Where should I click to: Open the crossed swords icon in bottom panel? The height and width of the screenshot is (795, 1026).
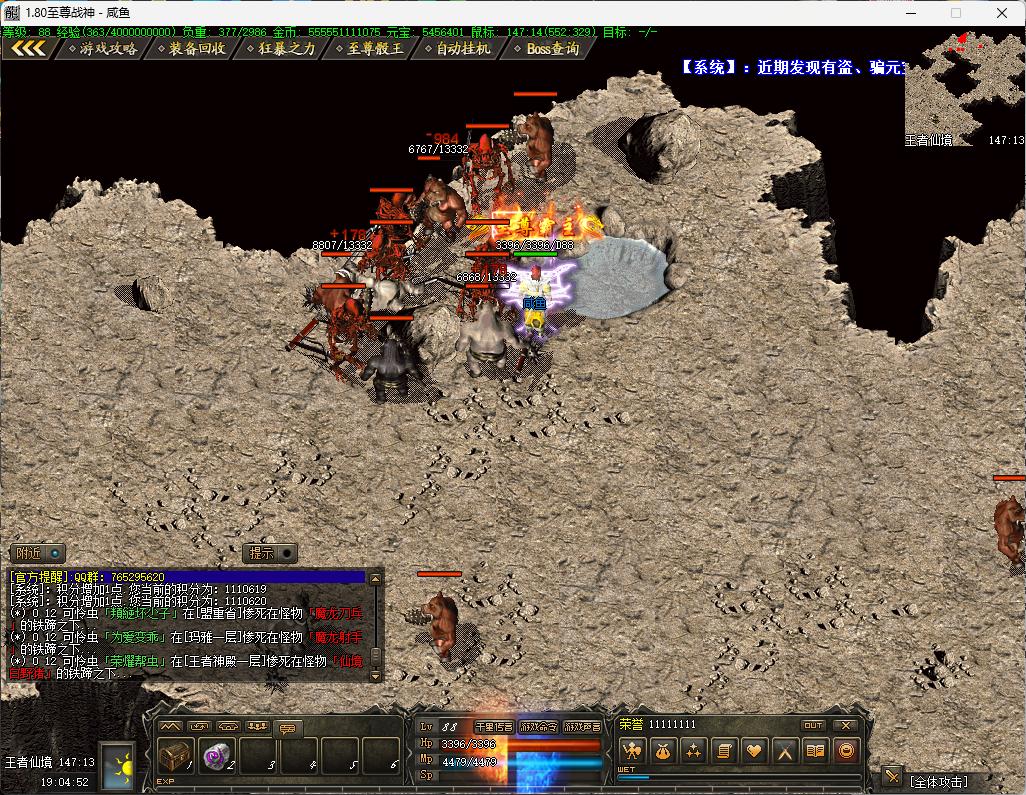pos(786,751)
